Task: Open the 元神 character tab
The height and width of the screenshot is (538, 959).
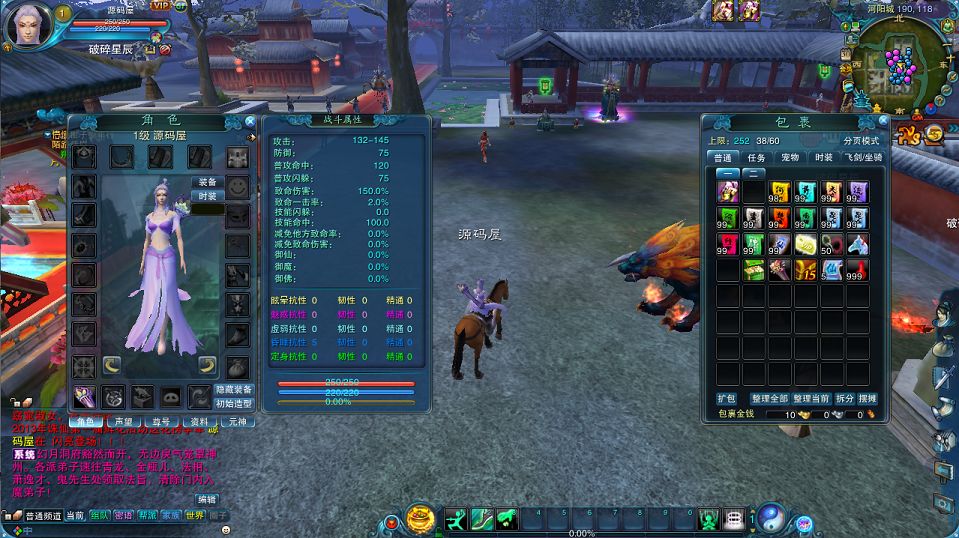Action: tap(236, 422)
